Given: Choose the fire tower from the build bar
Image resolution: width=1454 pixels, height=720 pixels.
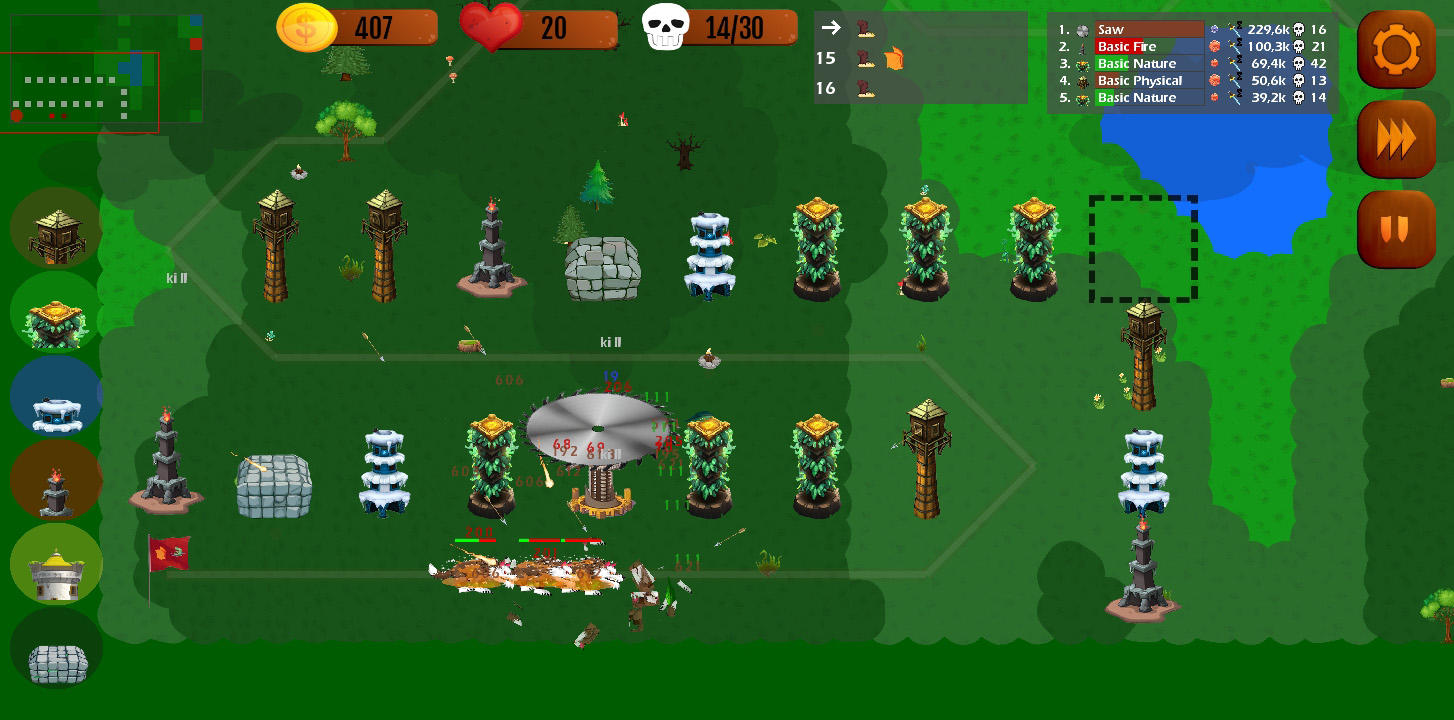Looking at the screenshot, I should pyautogui.click(x=56, y=480).
